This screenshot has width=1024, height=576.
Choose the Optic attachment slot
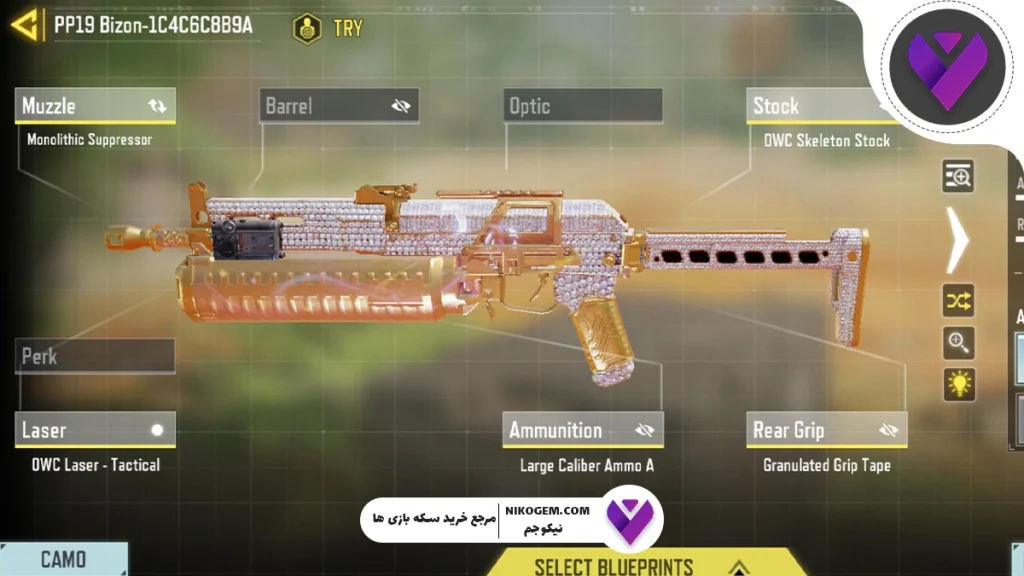(582, 106)
